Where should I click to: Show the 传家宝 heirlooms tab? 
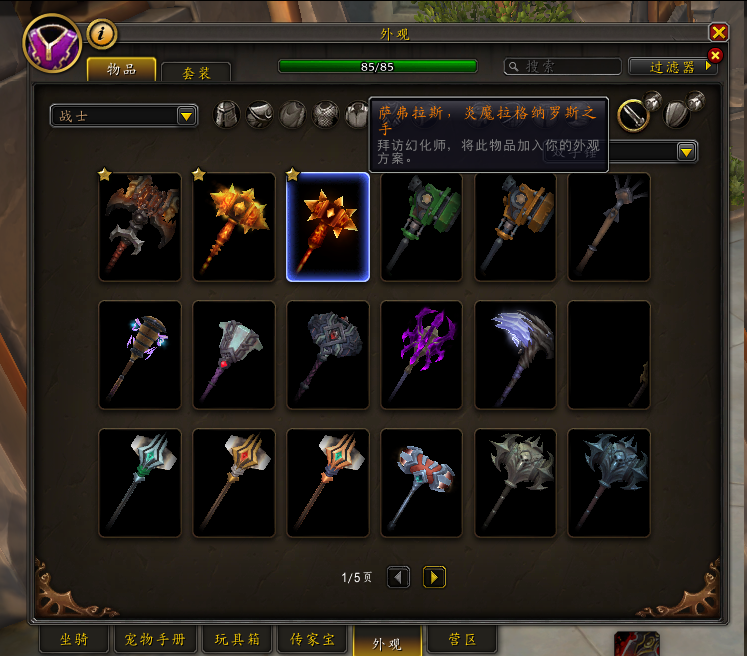[310, 639]
